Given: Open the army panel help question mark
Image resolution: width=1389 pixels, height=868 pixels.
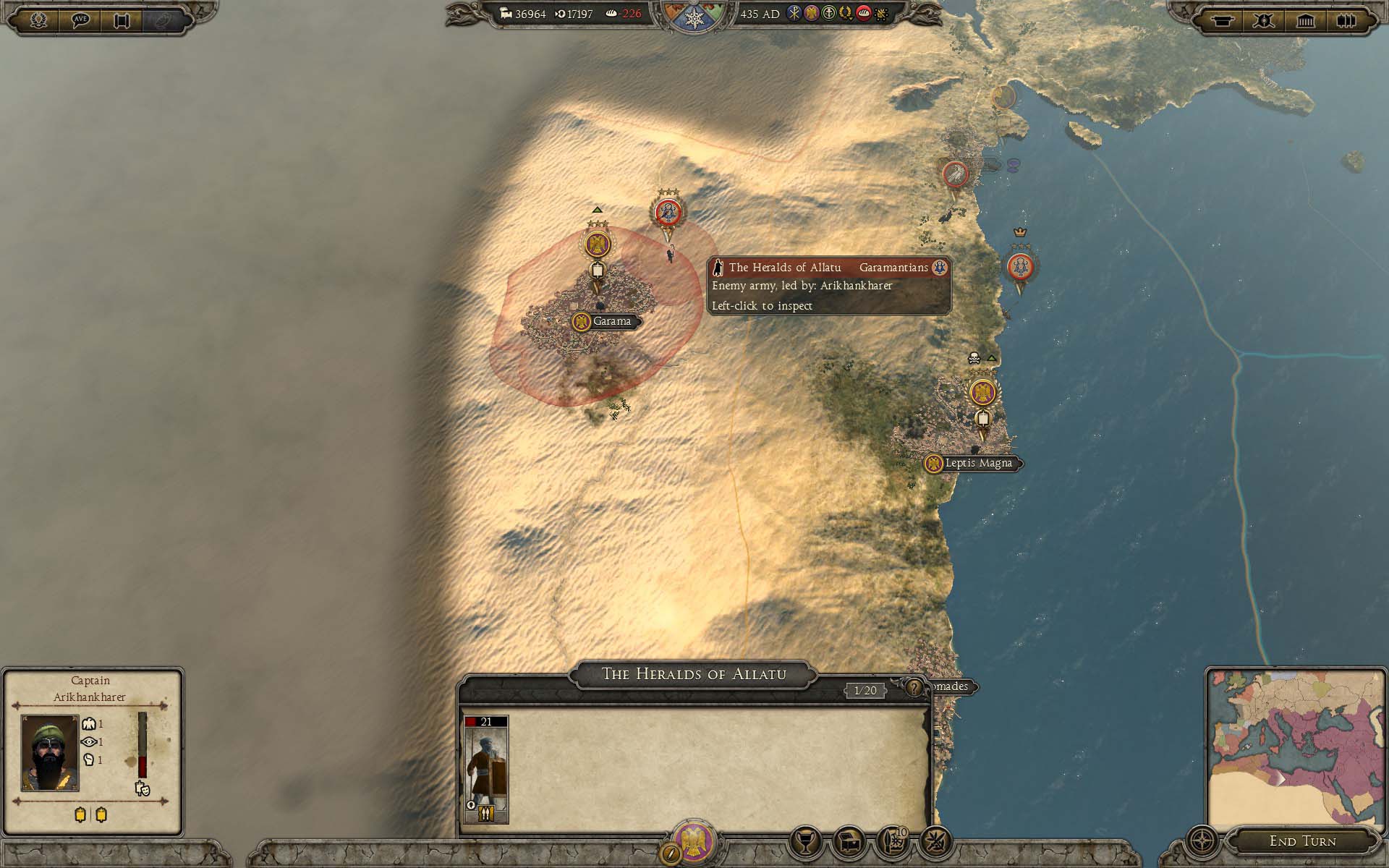Looking at the screenshot, I should pos(914,687).
